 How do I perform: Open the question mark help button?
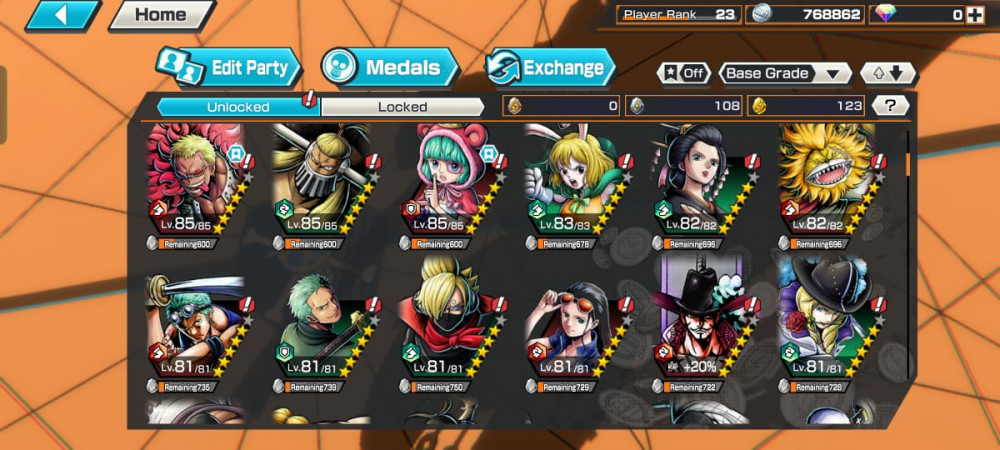(890, 105)
